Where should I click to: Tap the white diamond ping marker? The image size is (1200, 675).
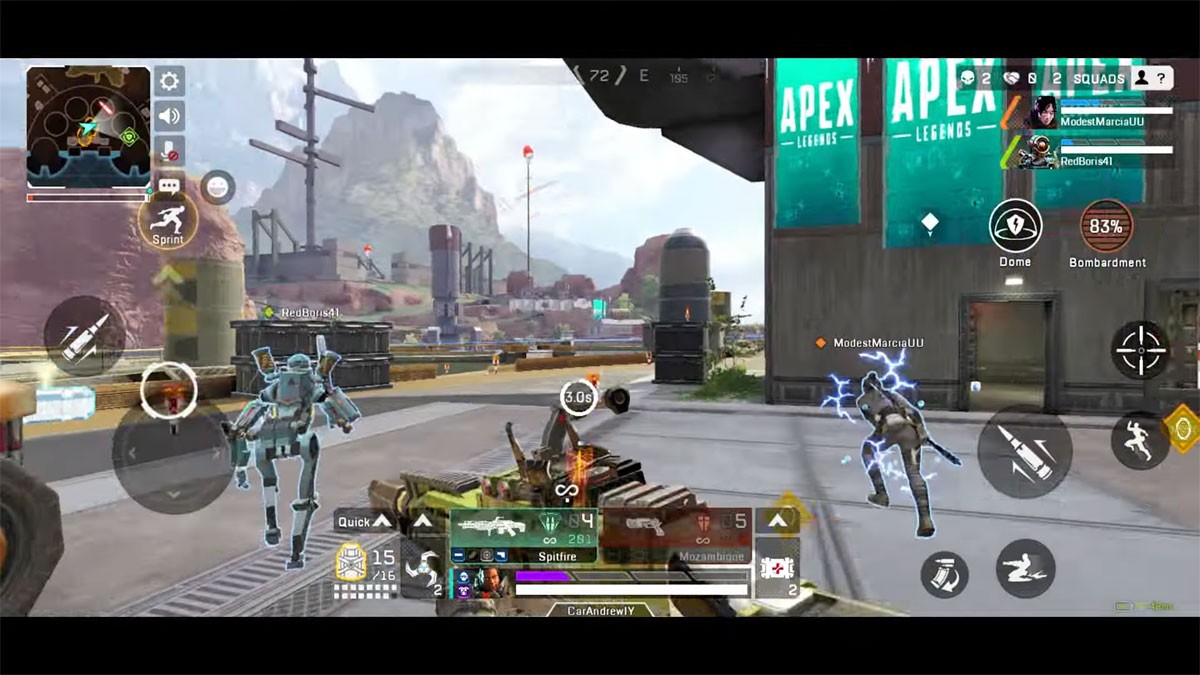click(x=929, y=224)
